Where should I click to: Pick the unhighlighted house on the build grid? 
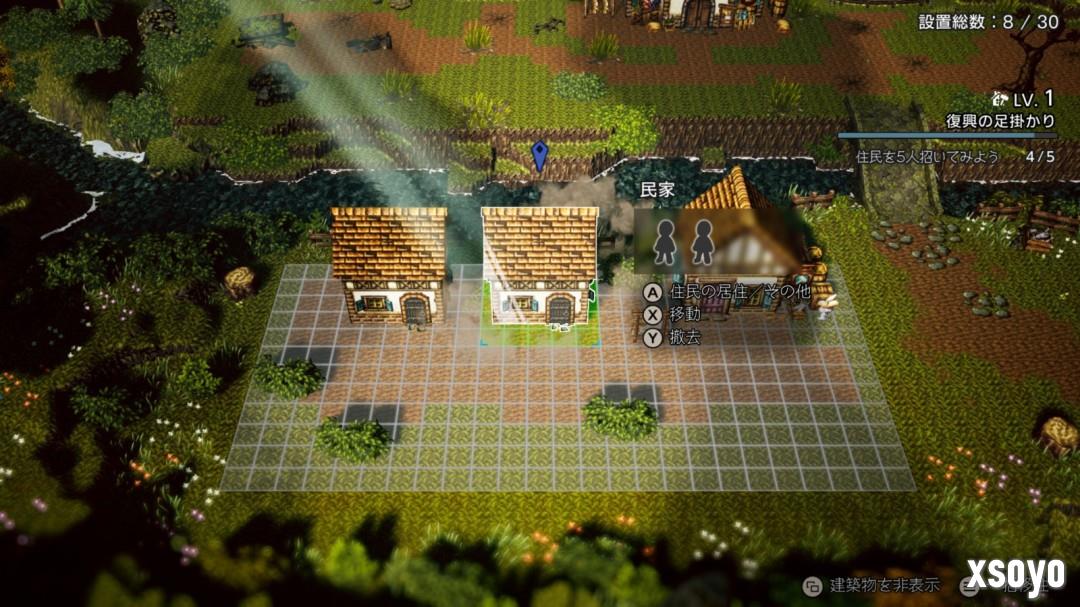[389, 265]
